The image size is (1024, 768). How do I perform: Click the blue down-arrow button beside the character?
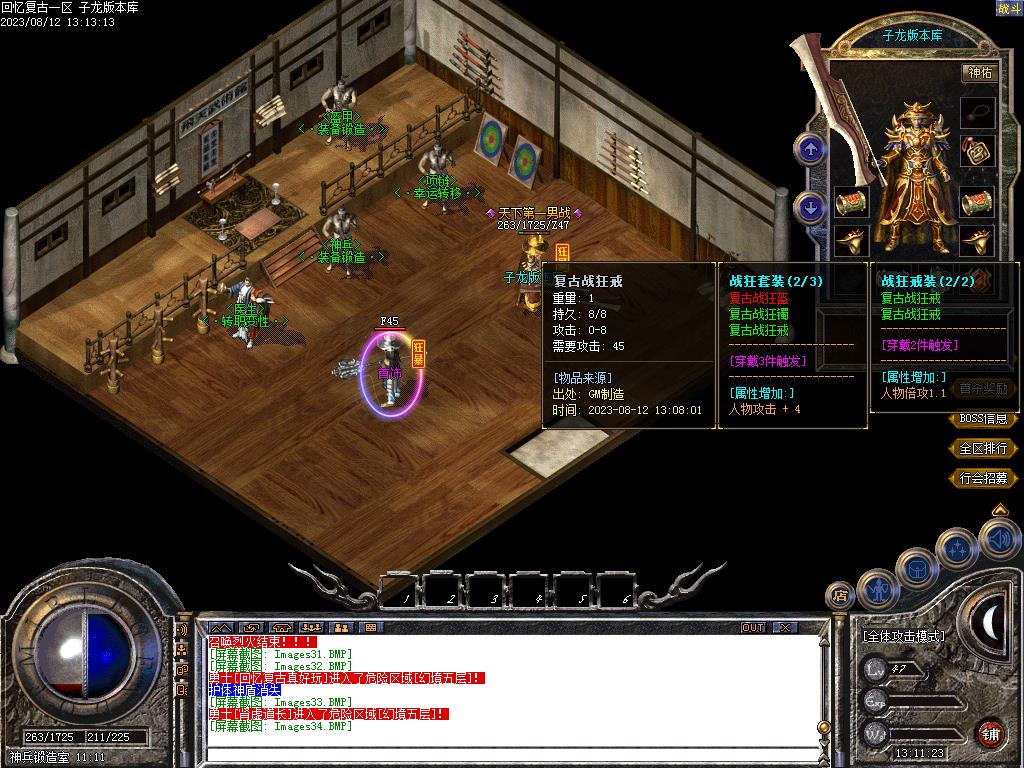(x=809, y=207)
